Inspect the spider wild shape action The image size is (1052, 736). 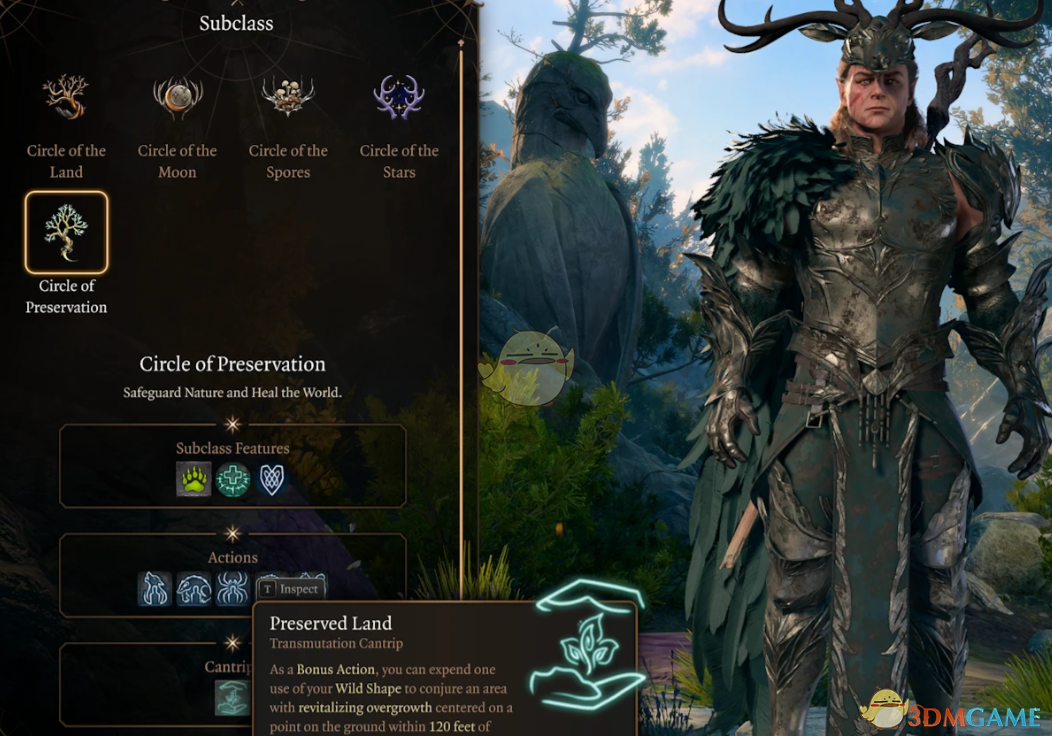(x=233, y=589)
